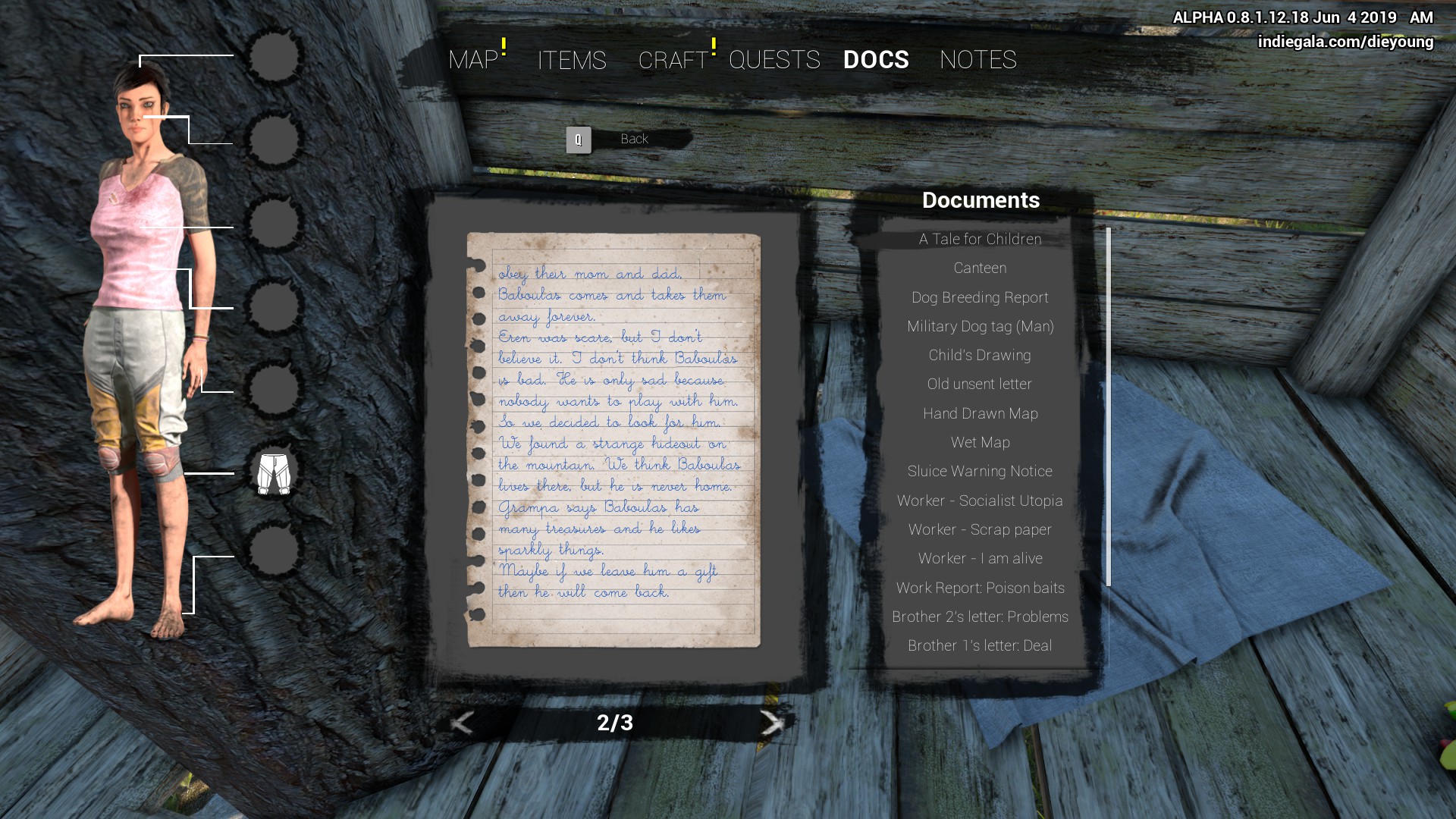Show the QUESTS tab
The image size is (1456, 819).
tap(774, 60)
